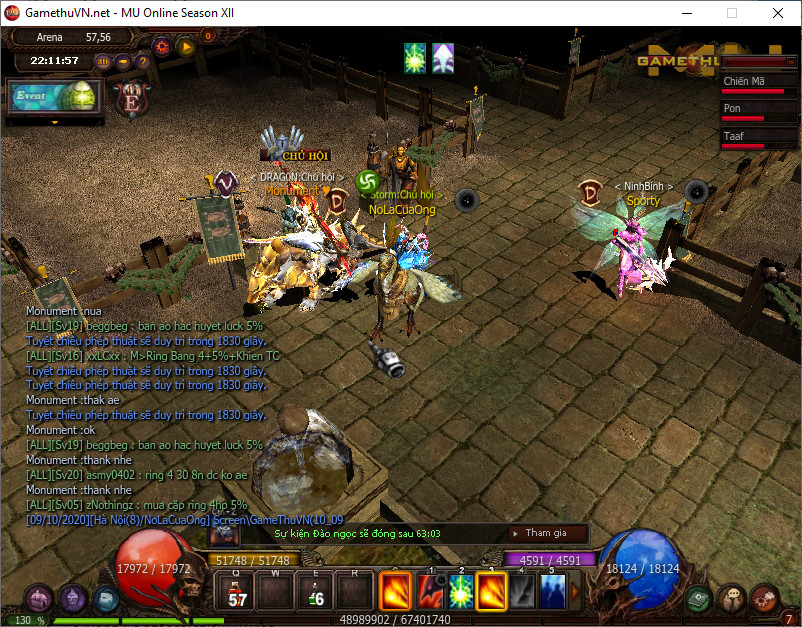The width and height of the screenshot is (802, 627).
Task: Open the orange gear settings button
Action: tap(161, 45)
